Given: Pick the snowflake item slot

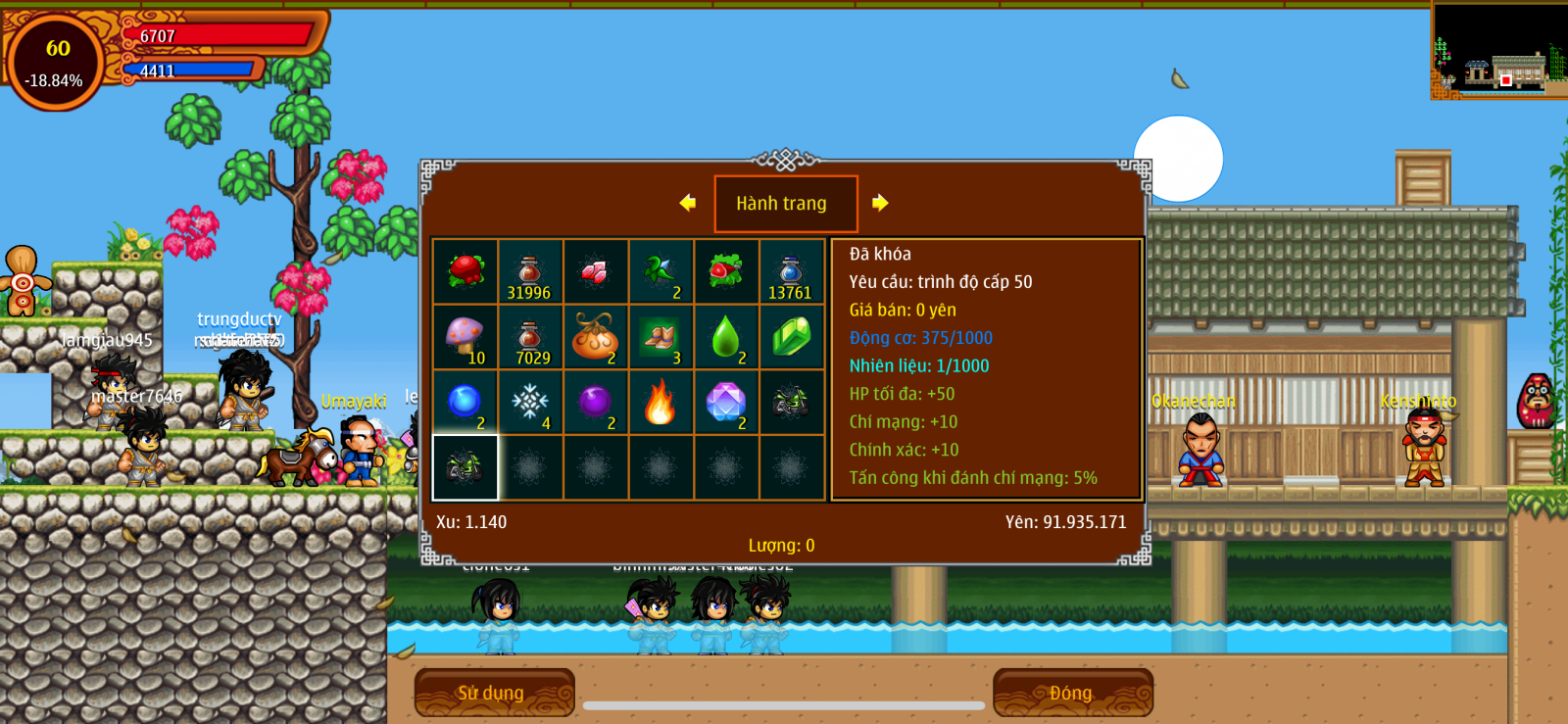Looking at the screenshot, I should [x=530, y=402].
